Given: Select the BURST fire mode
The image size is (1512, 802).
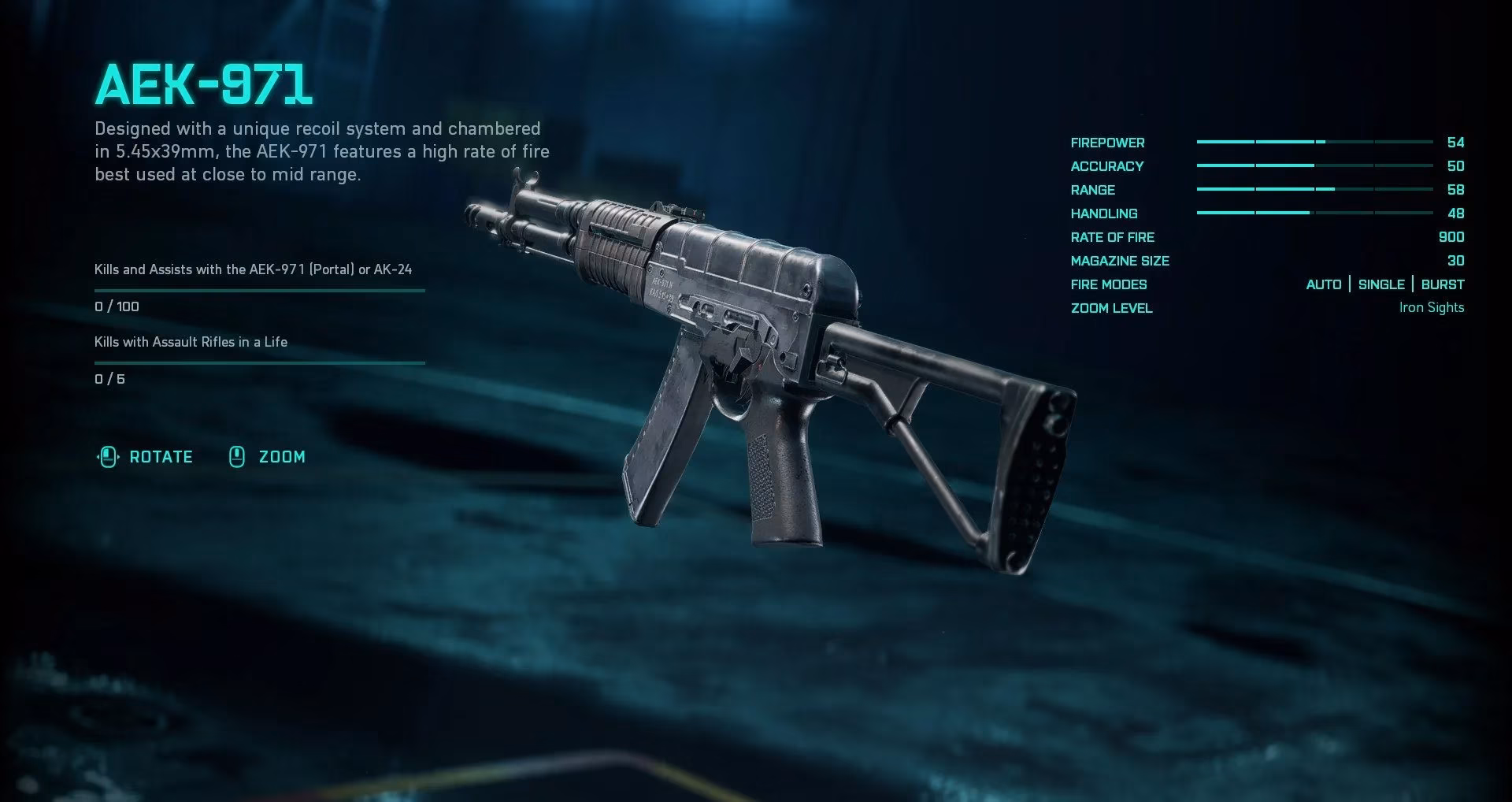Looking at the screenshot, I should point(1443,284).
